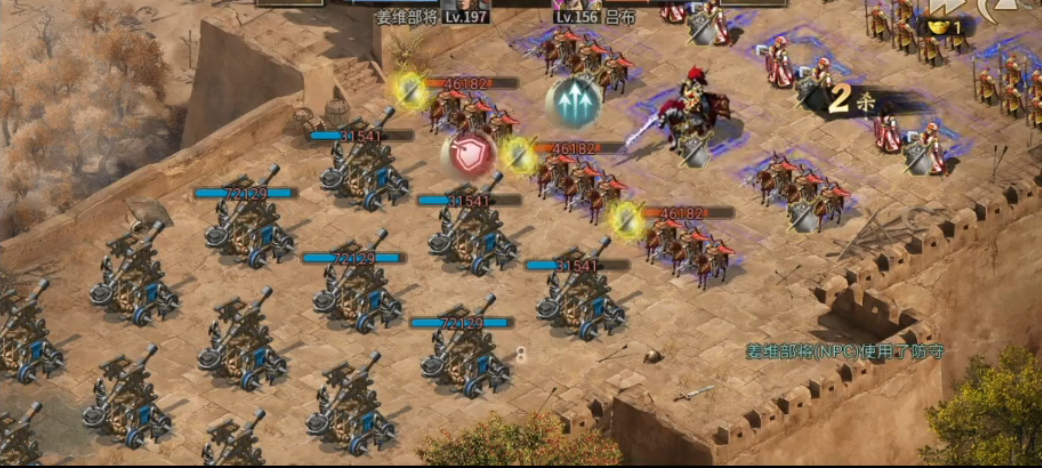The width and height of the screenshot is (1042, 468).
Task: Select the teal triple-arrow assault tactic icon
Action: pyautogui.click(x=574, y=102)
